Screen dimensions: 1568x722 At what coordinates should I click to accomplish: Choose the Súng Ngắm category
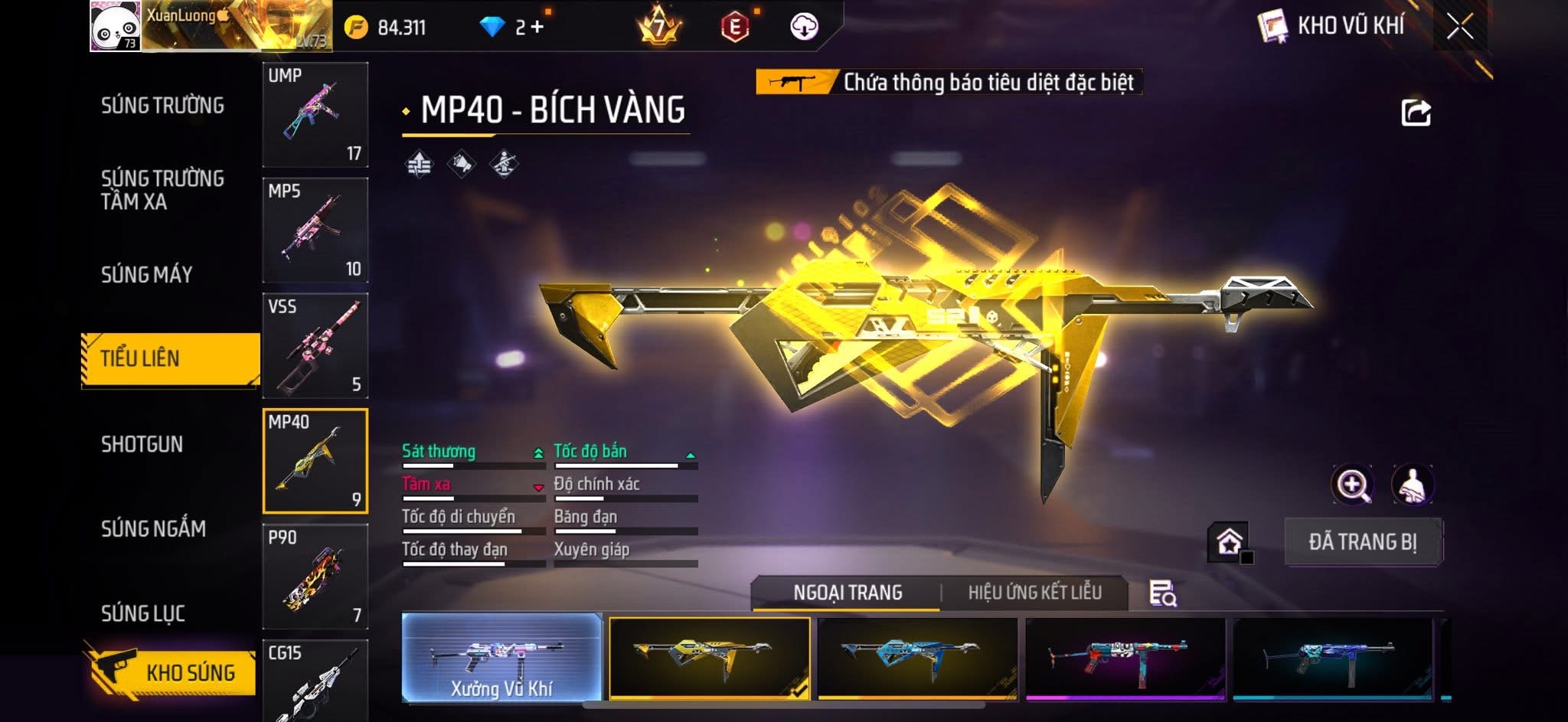[x=153, y=528]
